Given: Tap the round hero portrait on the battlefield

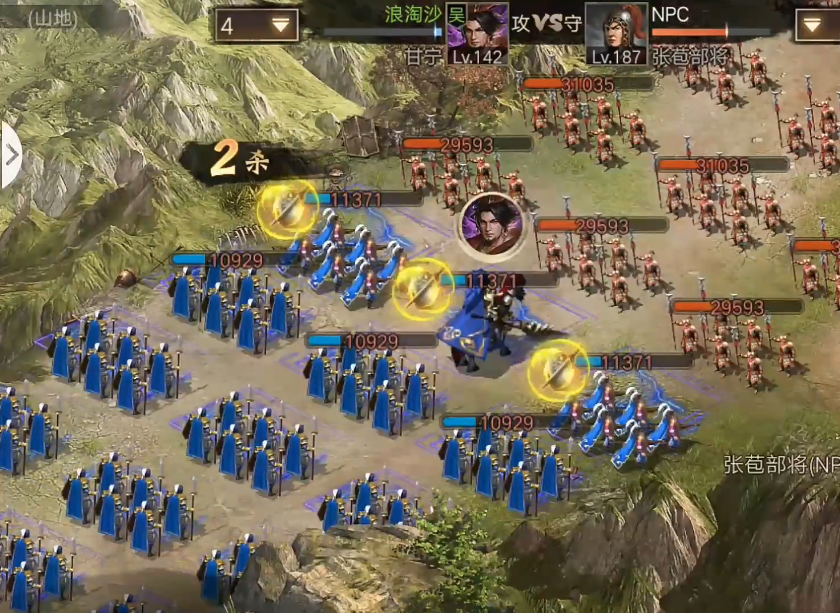Looking at the screenshot, I should tap(490, 224).
